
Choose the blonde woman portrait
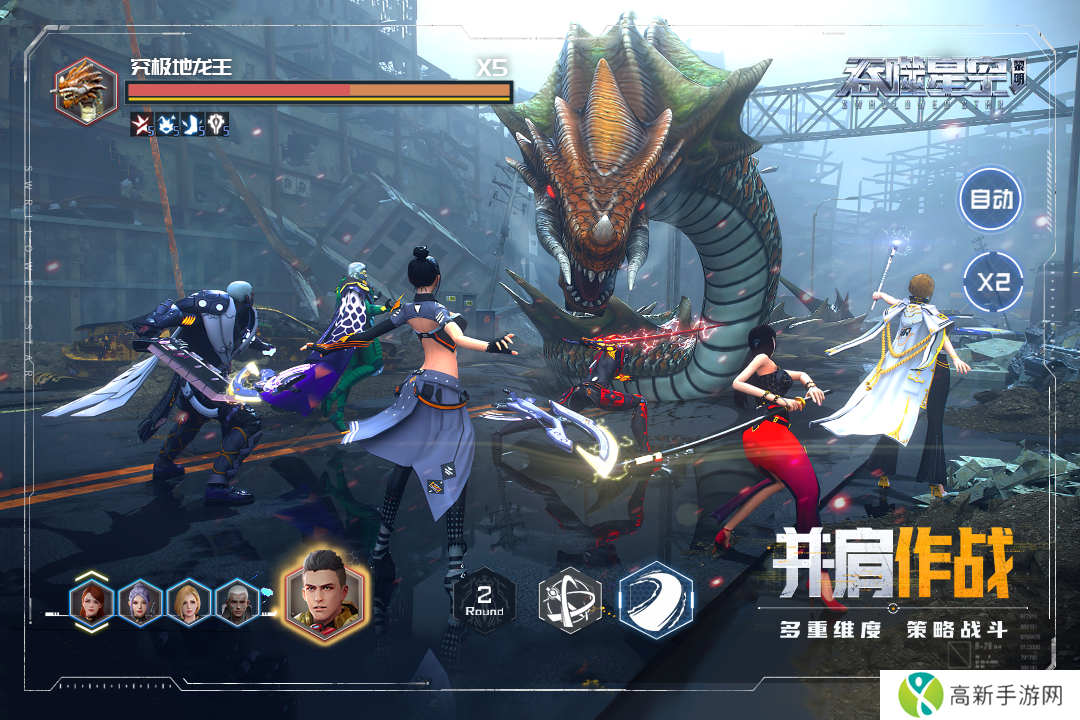(x=189, y=603)
